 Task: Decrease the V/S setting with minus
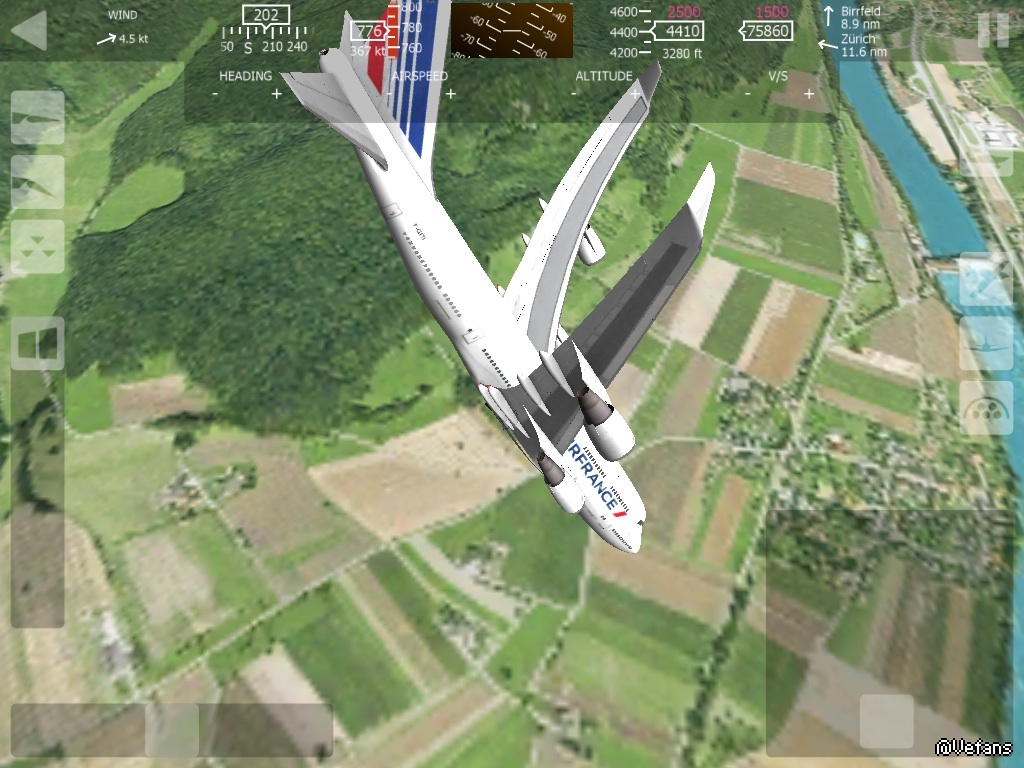748,94
